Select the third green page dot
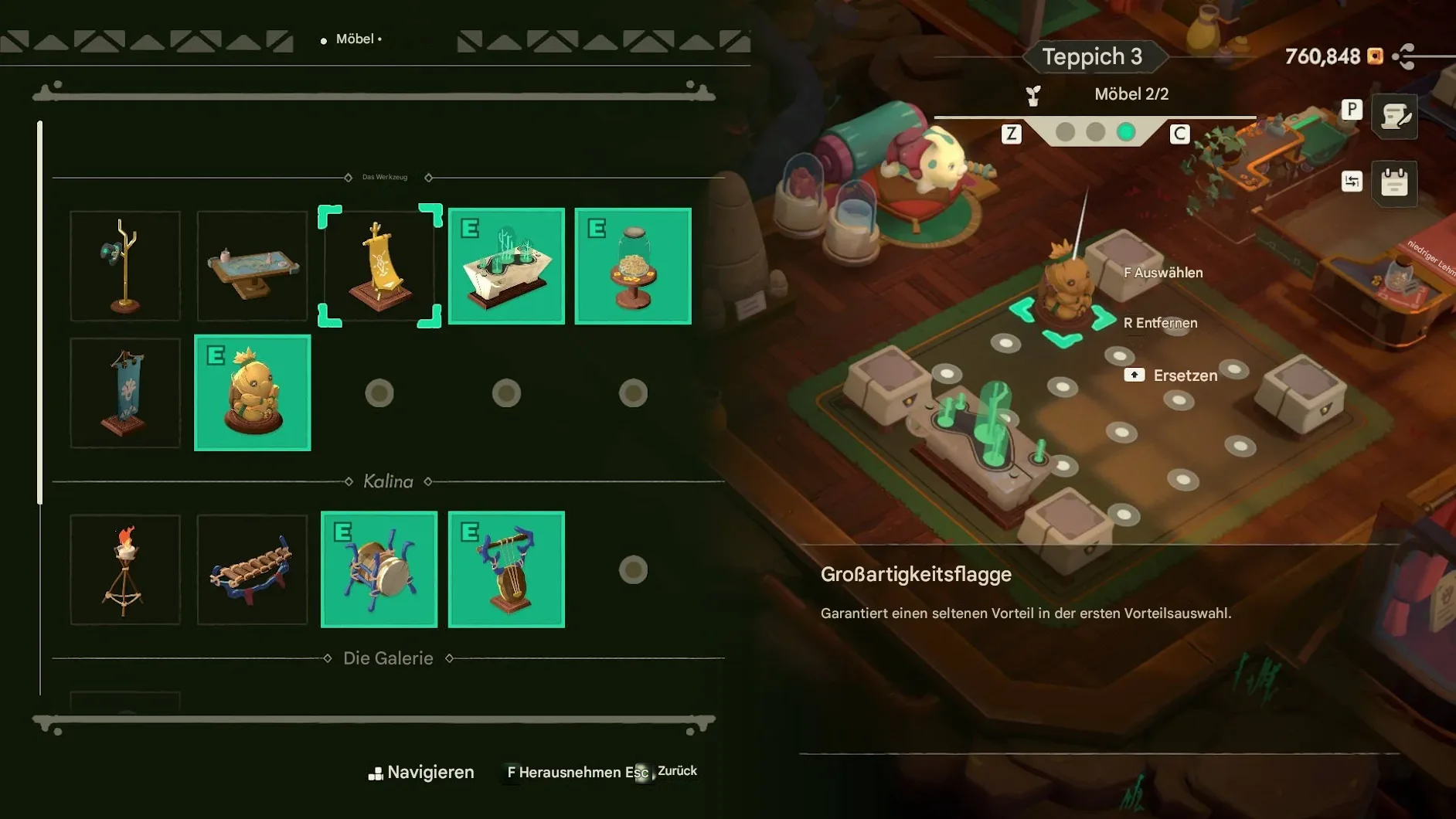 [x=1127, y=132]
